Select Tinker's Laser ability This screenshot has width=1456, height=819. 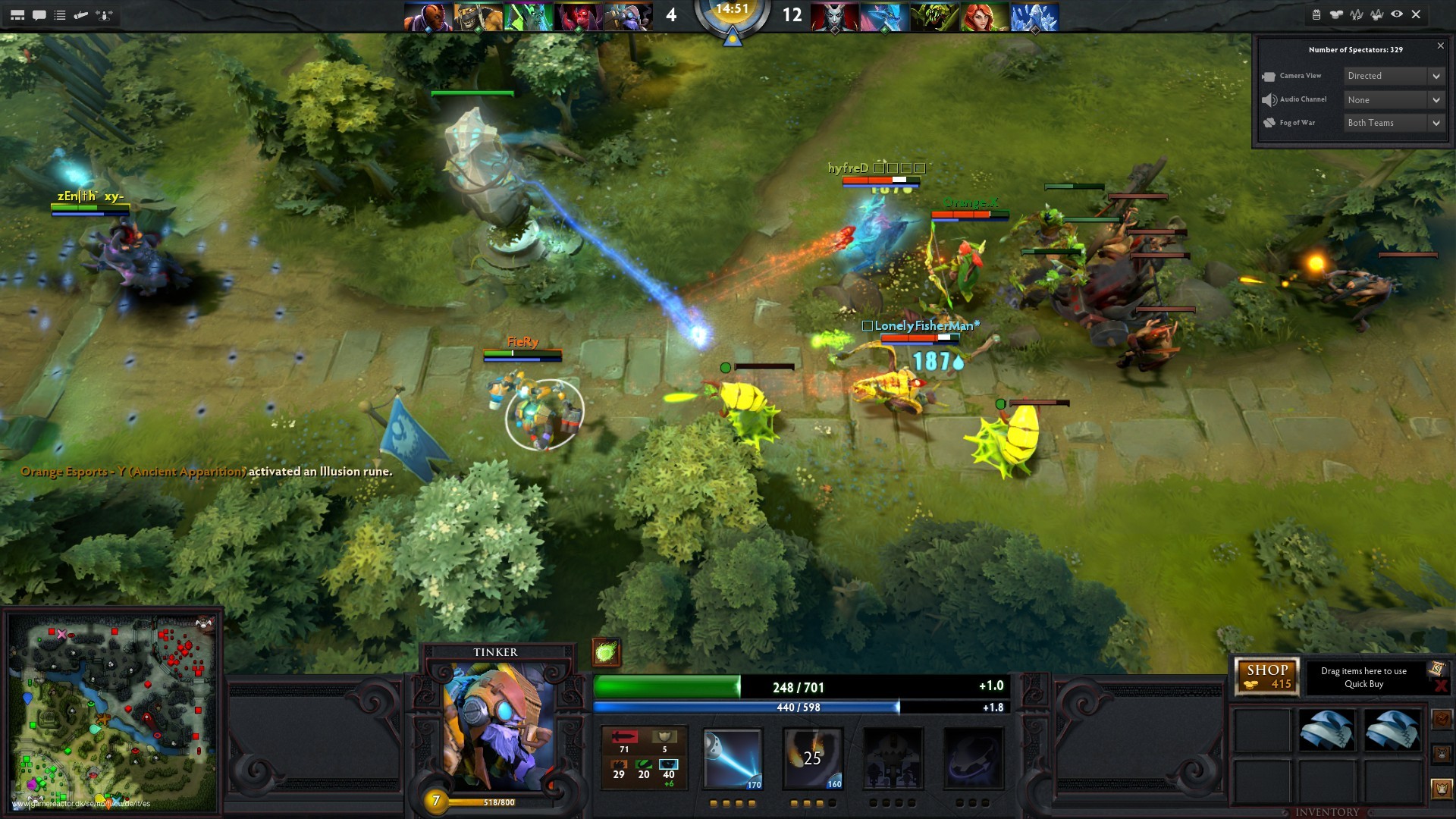[x=733, y=758]
